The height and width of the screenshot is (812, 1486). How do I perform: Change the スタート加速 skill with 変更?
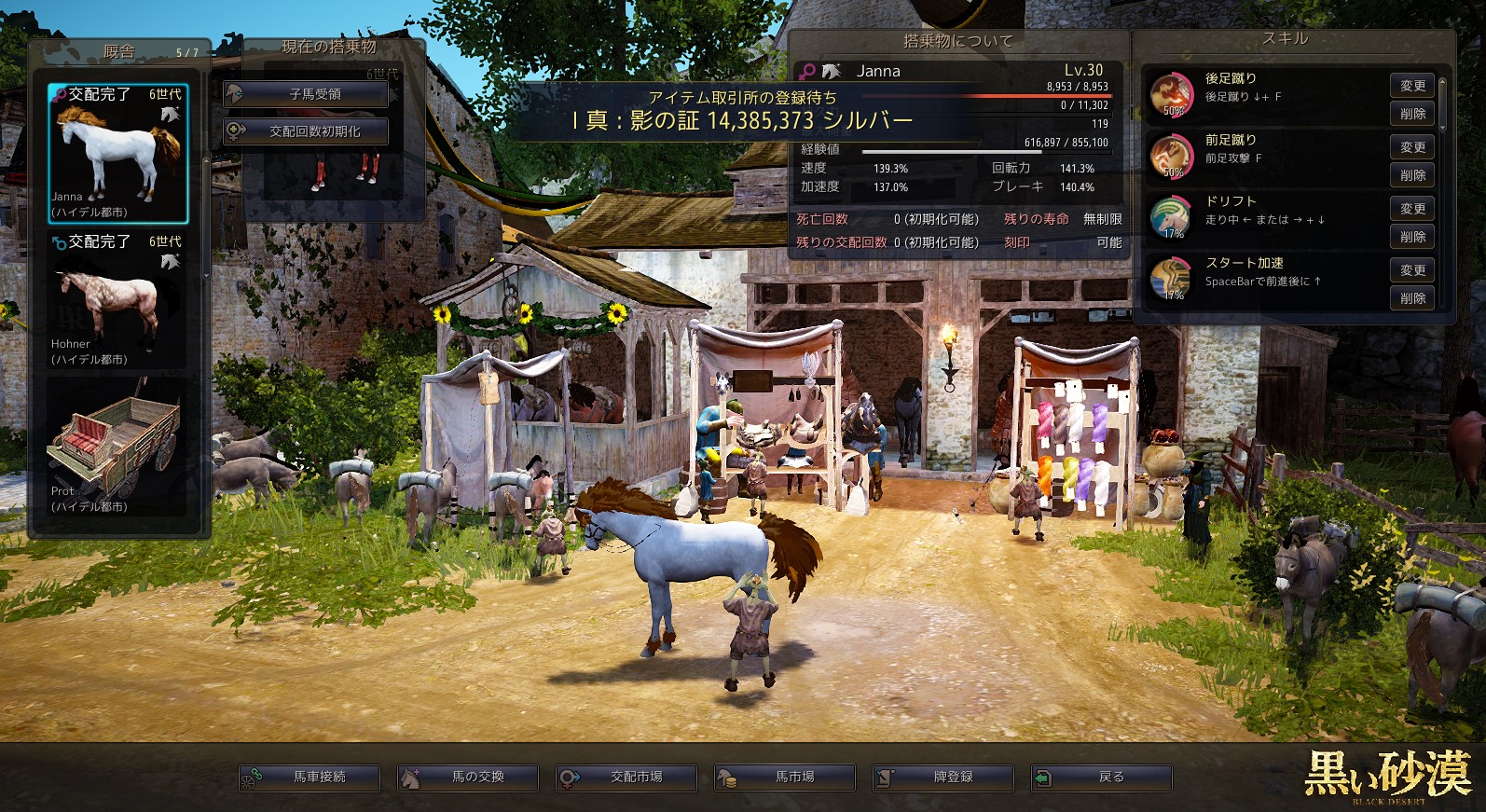(1412, 270)
